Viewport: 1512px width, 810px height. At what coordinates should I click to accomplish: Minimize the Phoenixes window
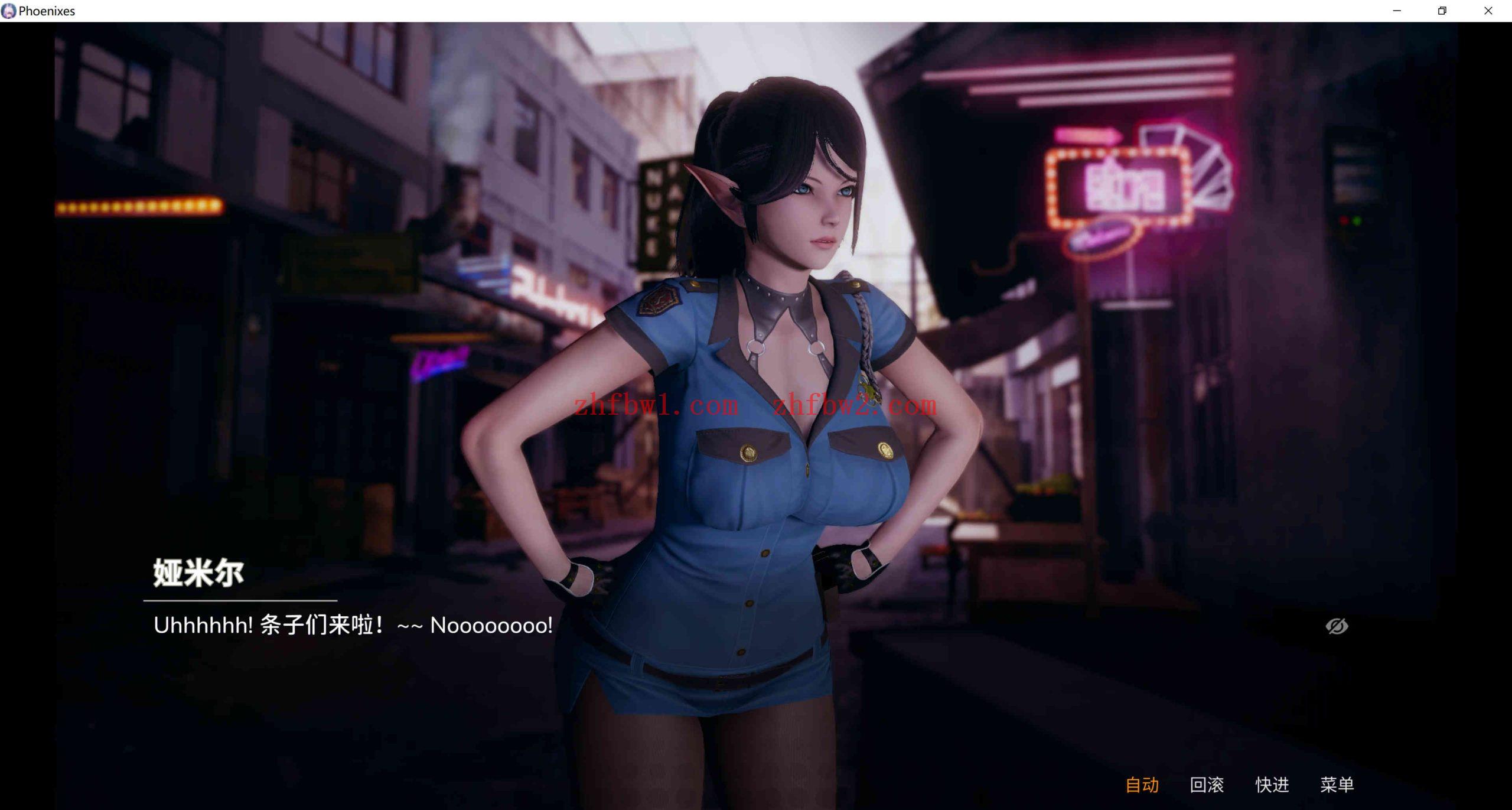[1397, 11]
